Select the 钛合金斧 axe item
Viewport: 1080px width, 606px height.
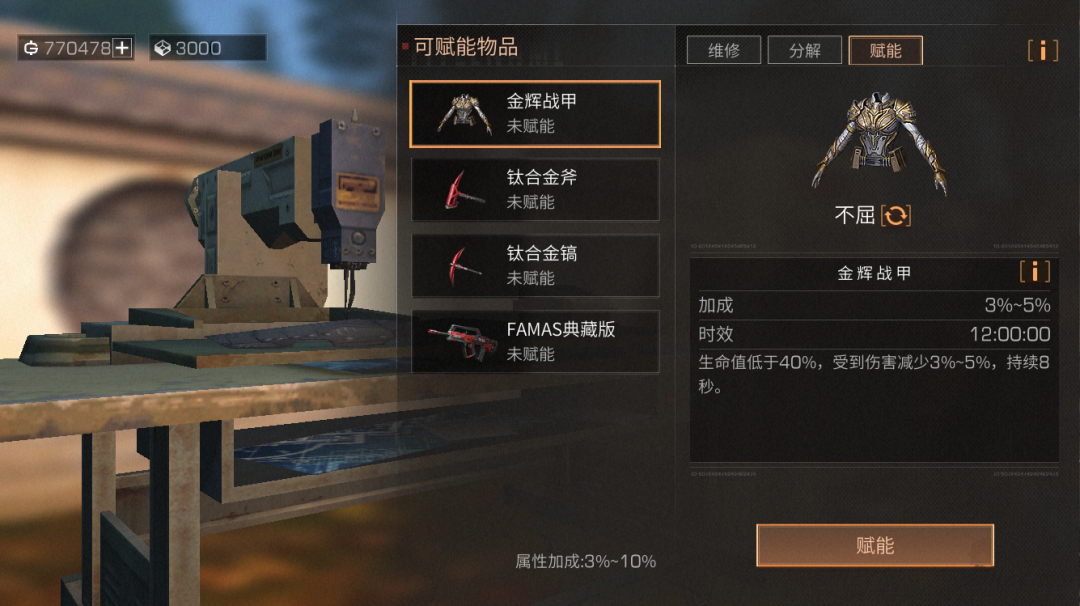click(x=535, y=190)
